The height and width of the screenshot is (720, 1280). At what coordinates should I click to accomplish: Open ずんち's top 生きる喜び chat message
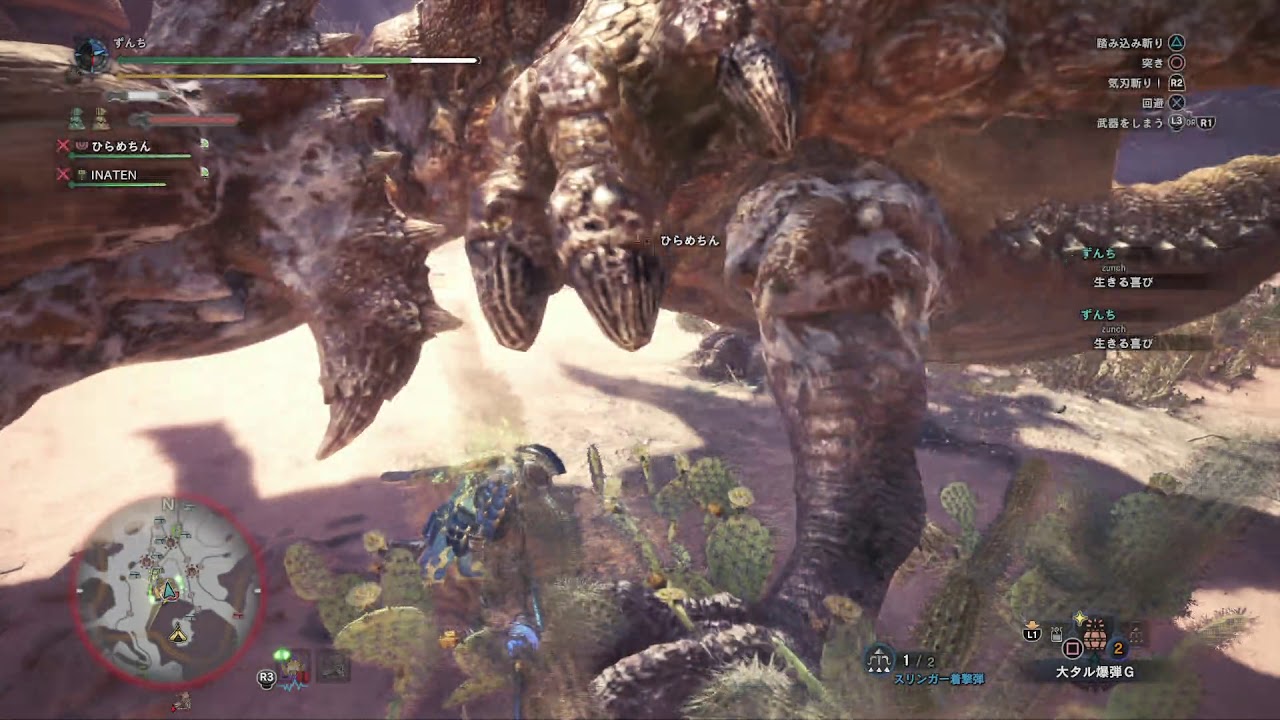(1122, 282)
